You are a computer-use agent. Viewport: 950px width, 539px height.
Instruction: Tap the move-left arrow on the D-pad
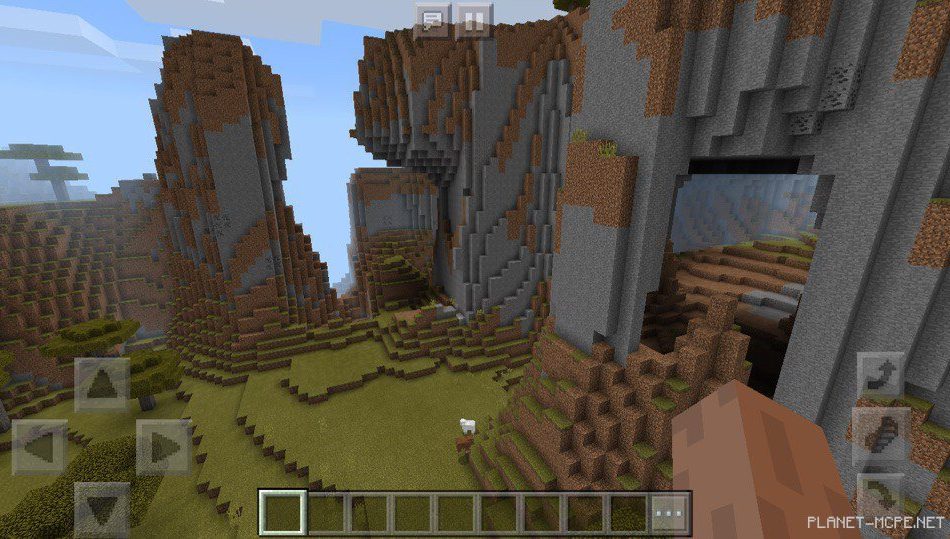40,446
